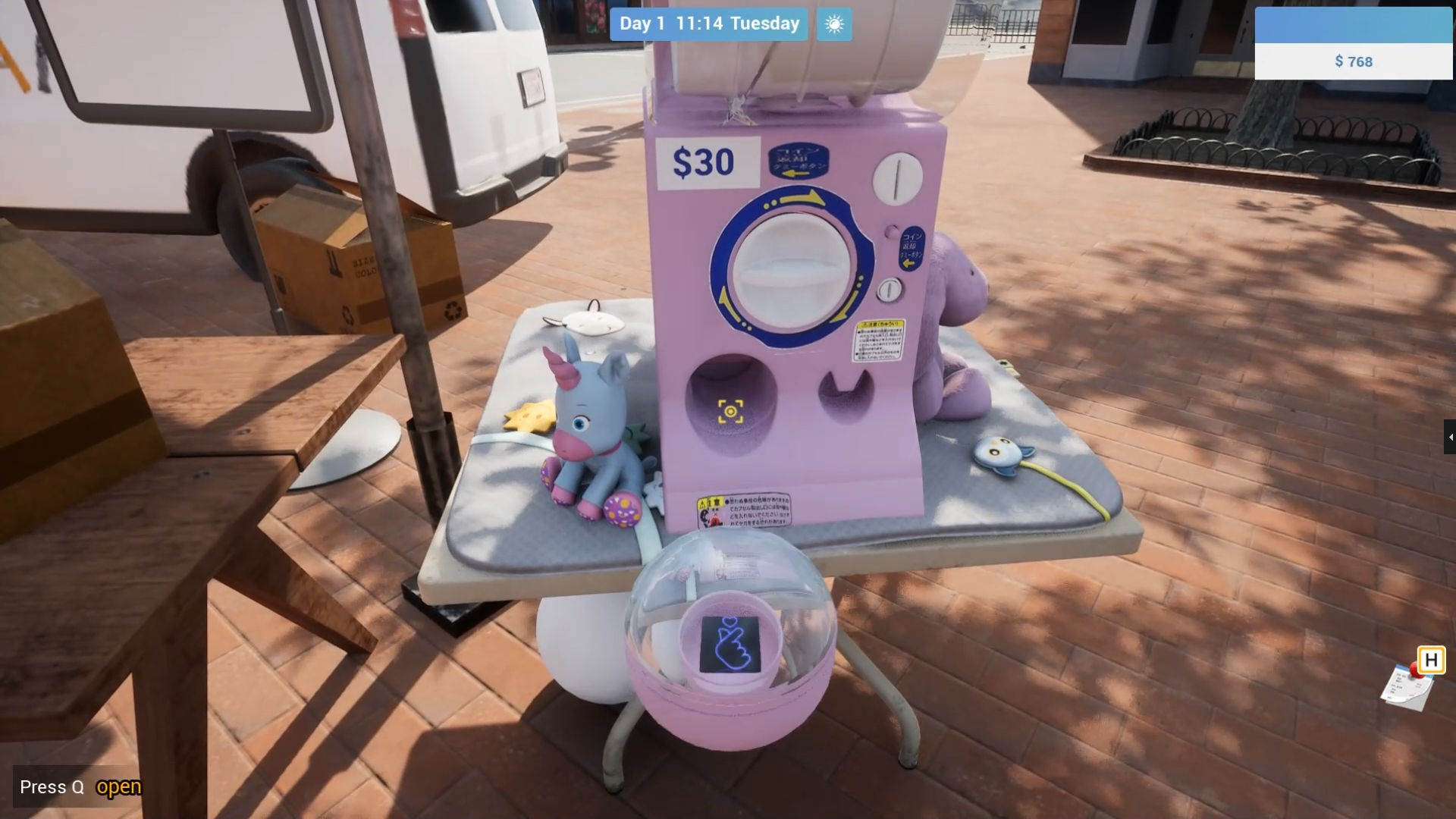Viewport: 1456px width, 819px height.
Task: Click the sun weather icon
Action: click(x=833, y=24)
